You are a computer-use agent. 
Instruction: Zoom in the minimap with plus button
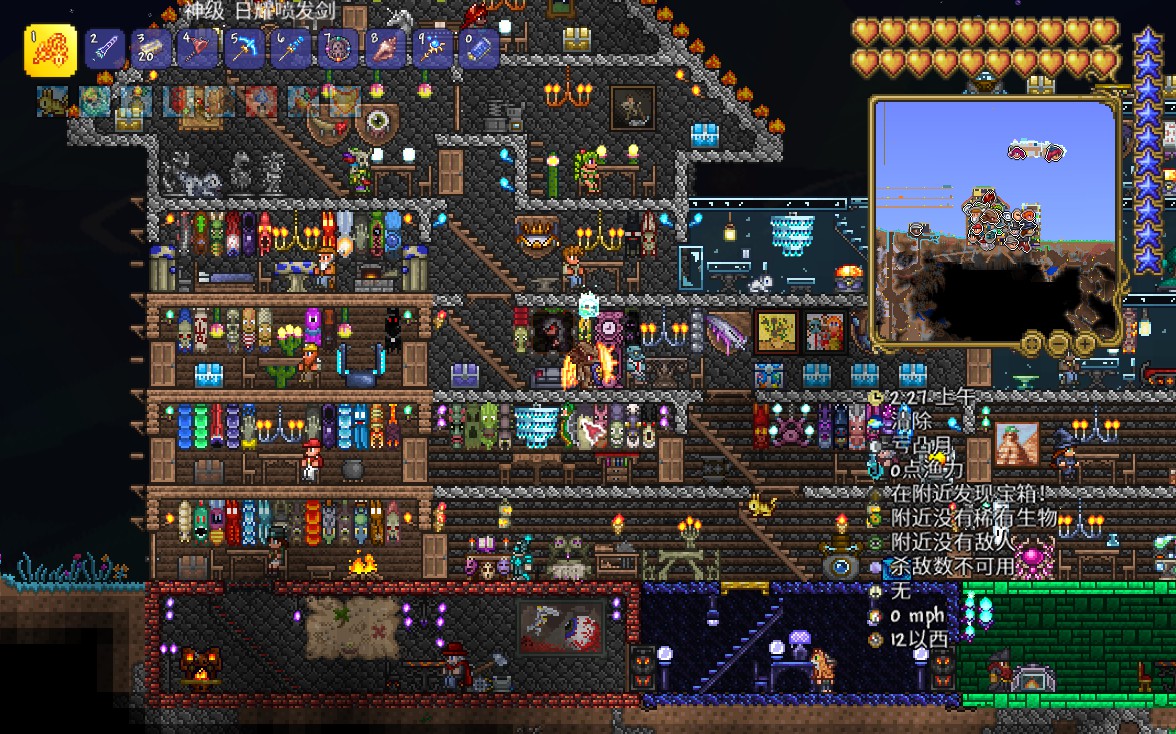(x=1086, y=343)
